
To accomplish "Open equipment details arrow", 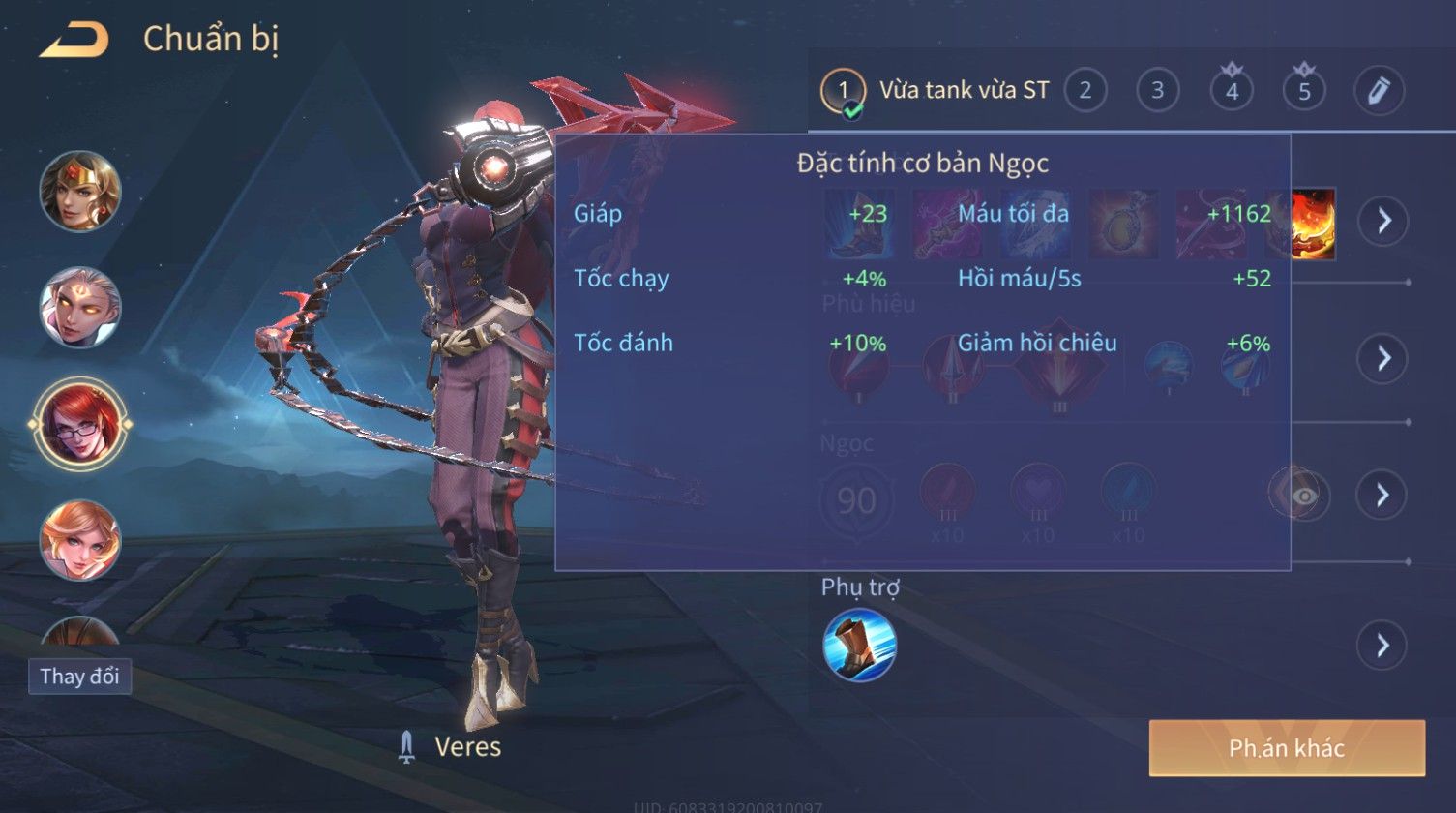I will coord(1382,221).
